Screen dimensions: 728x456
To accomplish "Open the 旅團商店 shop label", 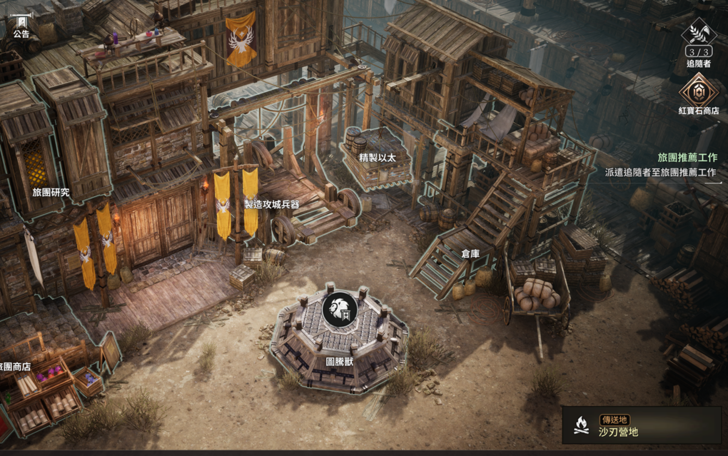I will click(x=14, y=367).
